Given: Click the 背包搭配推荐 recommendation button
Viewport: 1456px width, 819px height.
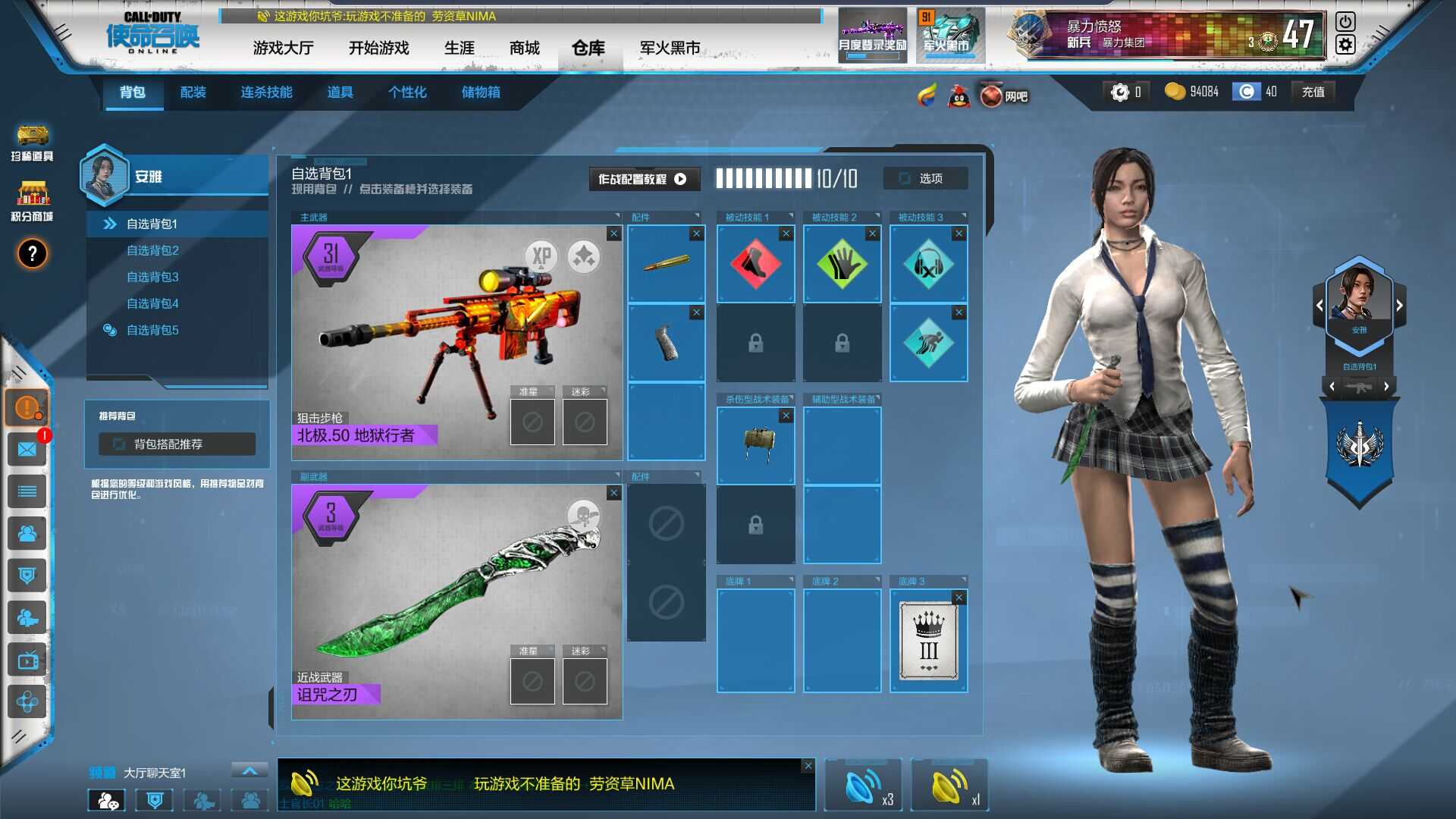Looking at the screenshot, I should tap(177, 444).
